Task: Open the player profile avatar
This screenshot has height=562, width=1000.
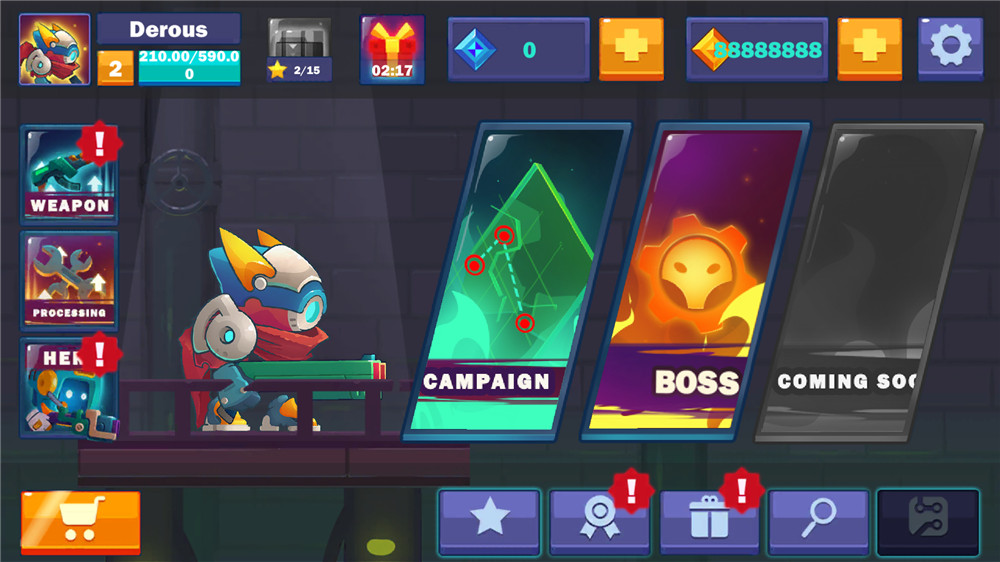Action: [x=54, y=48]
